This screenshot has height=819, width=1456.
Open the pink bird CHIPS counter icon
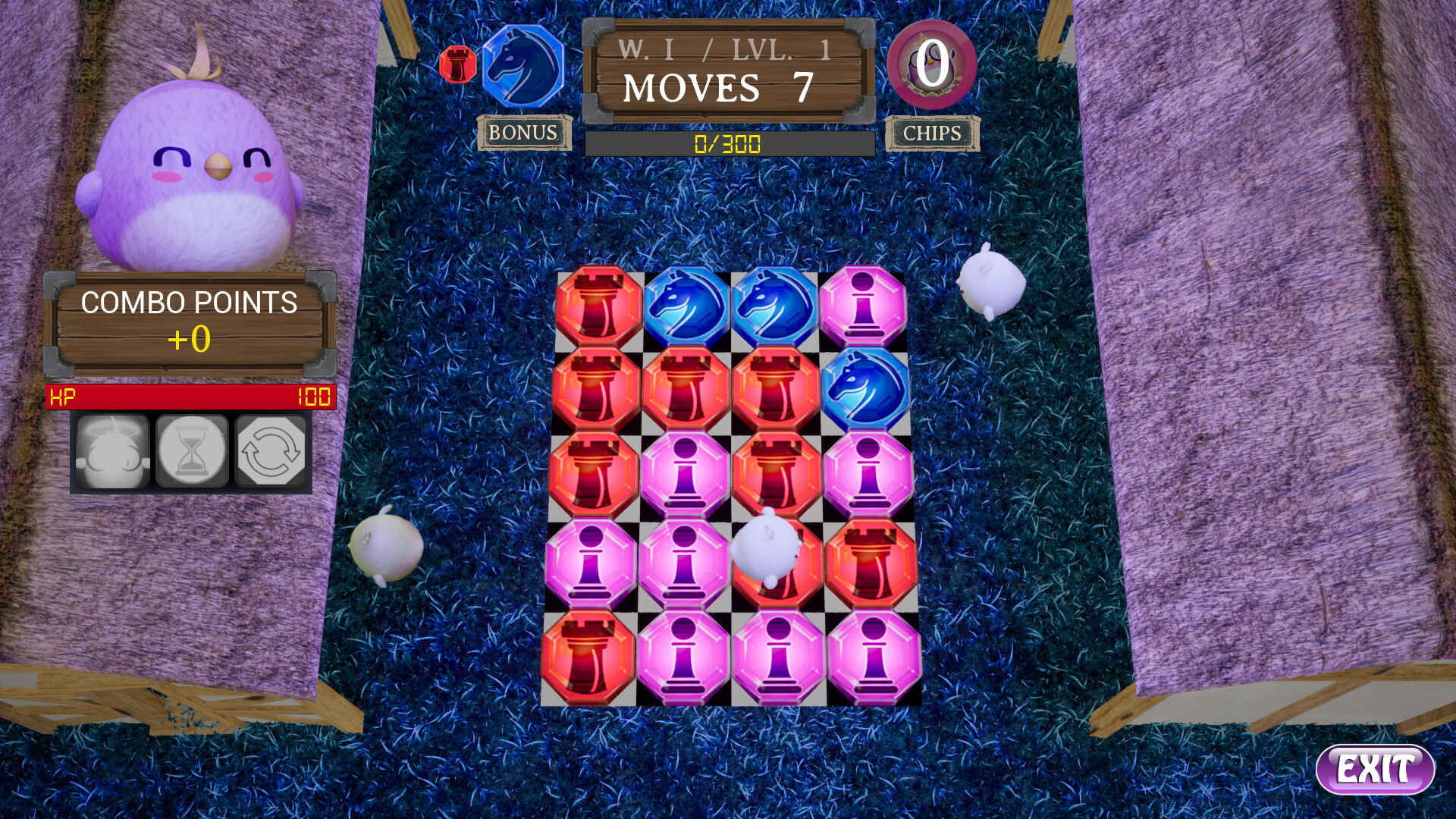coord(931,70)
